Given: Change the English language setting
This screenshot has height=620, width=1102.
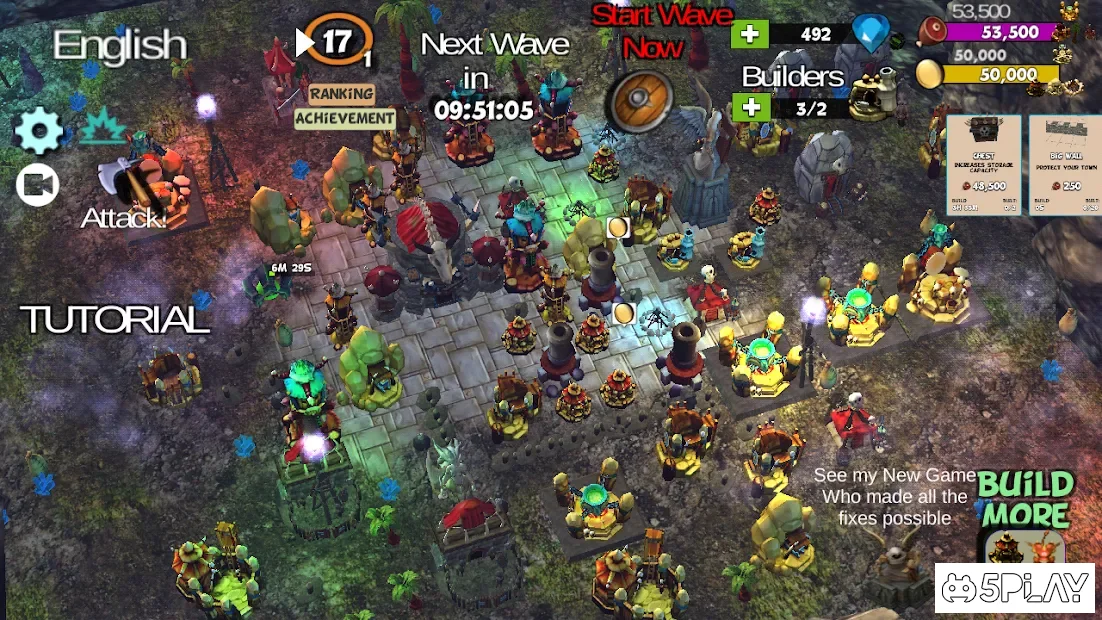Looking at the screenshot, I should coord(120,45).
